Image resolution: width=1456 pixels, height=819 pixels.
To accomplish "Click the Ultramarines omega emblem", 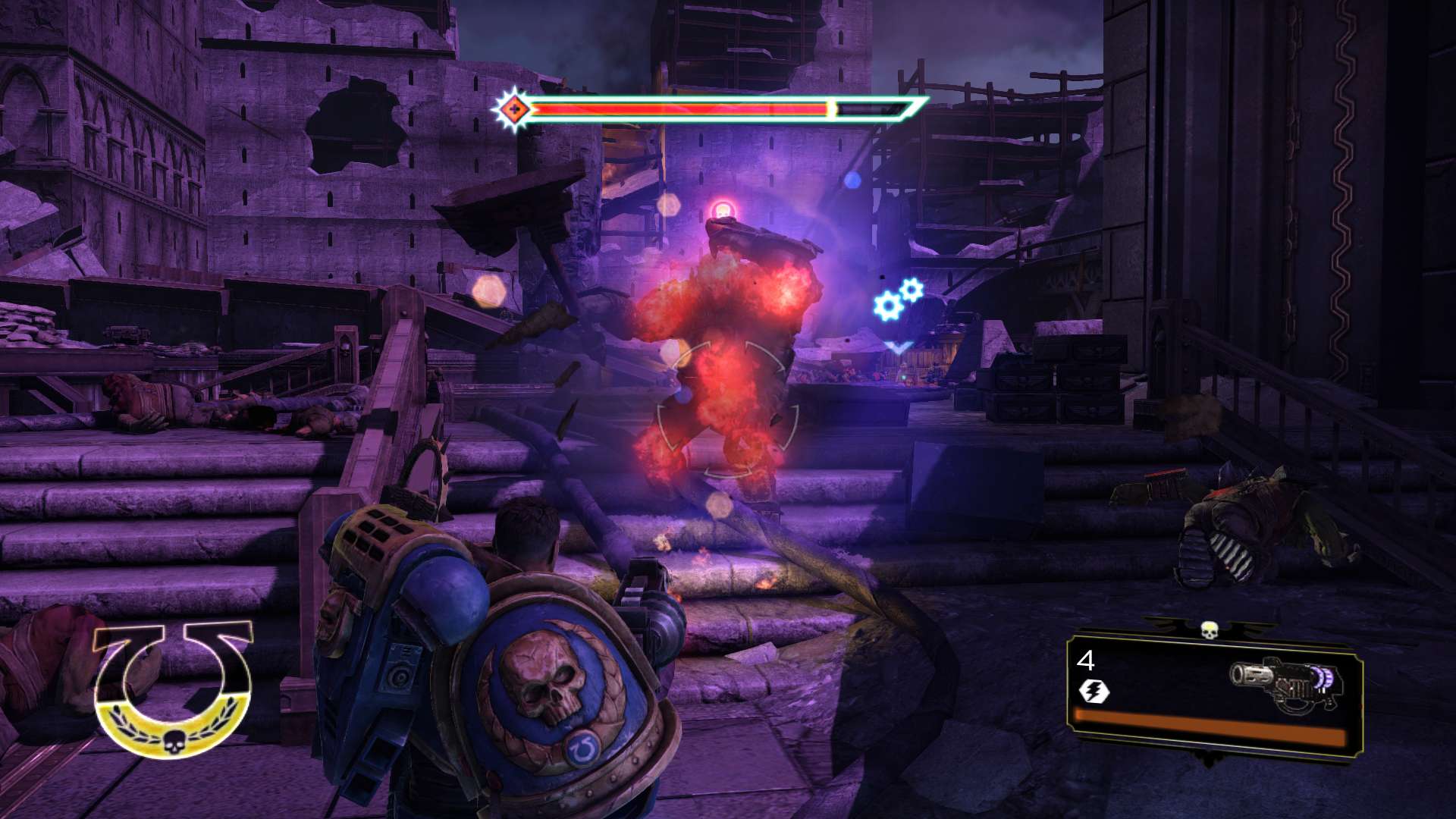I will 173,689.
